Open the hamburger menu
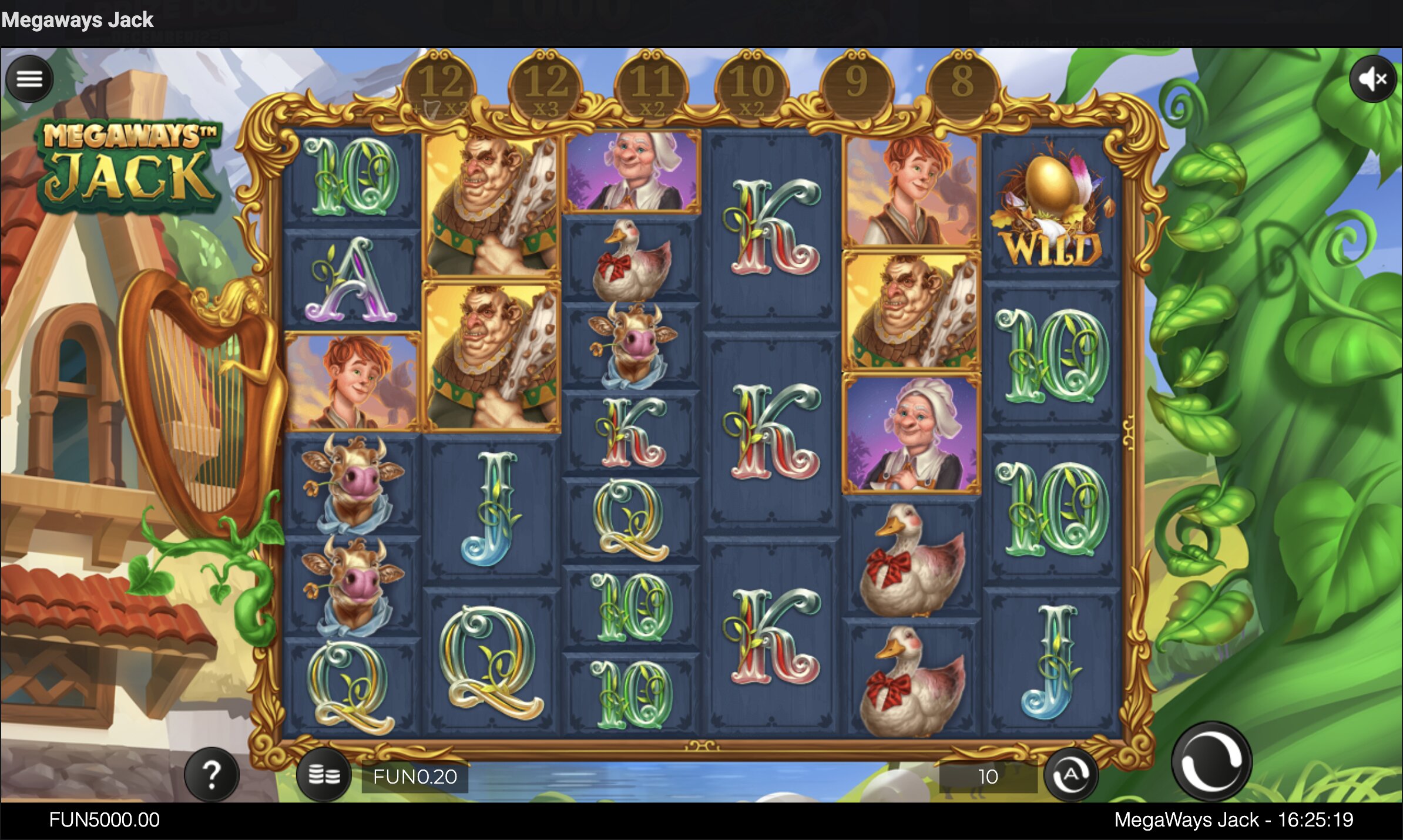This screenshot has height=840, width=1403. coord(29,79)
